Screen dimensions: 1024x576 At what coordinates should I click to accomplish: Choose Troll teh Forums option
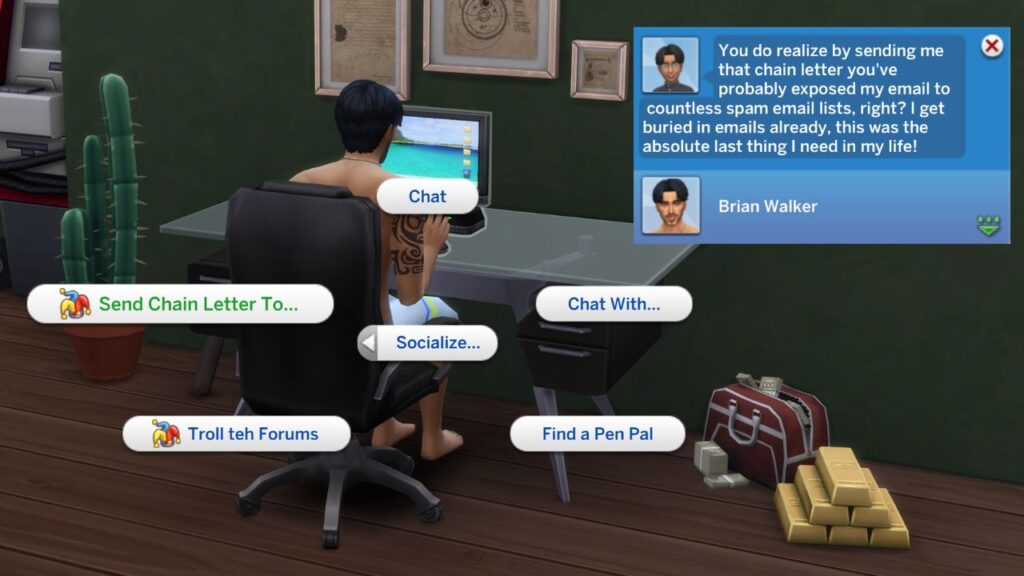point(236,434)
